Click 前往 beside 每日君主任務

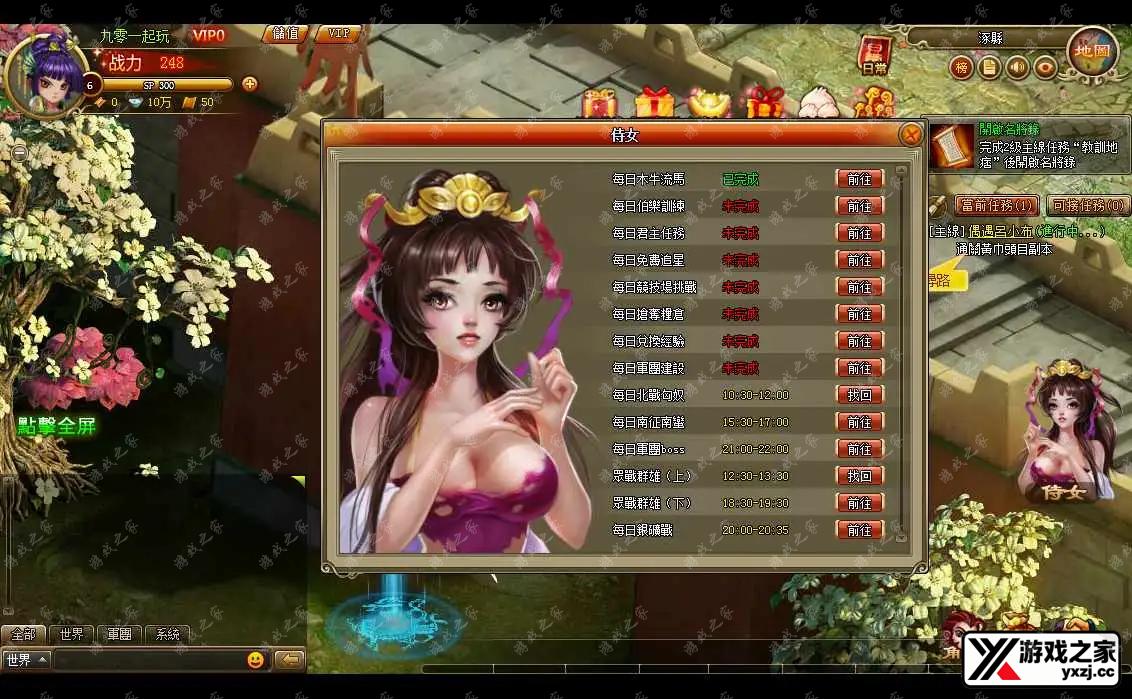point(859,233)
